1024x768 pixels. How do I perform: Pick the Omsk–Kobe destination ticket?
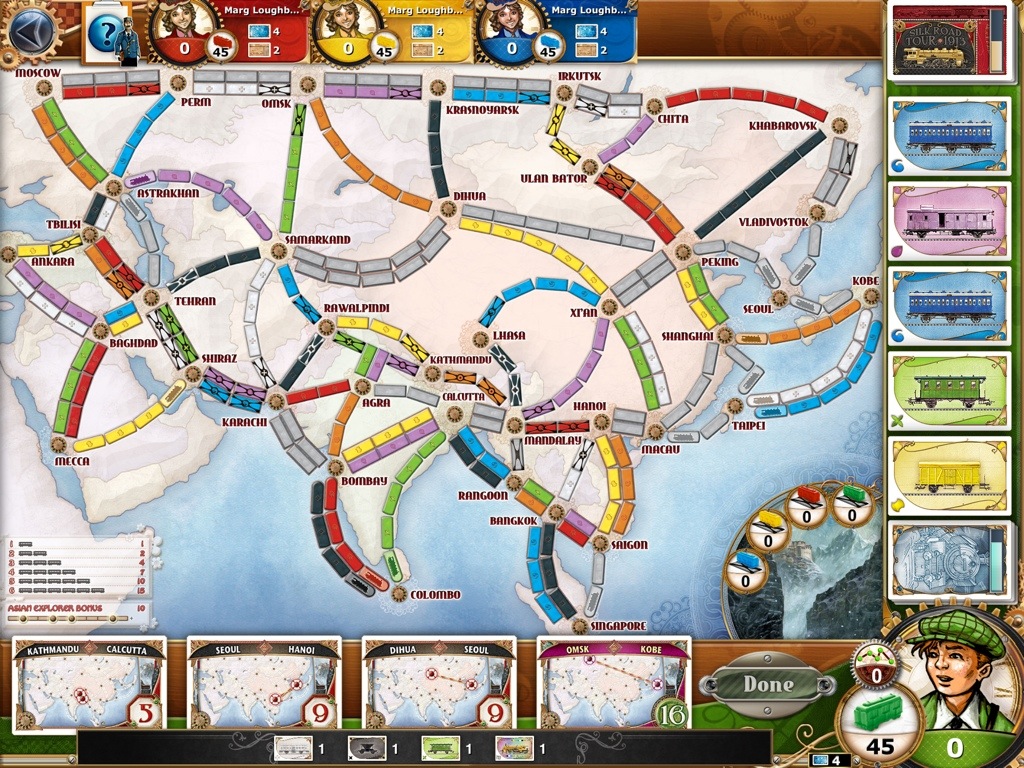pos(613,684)
